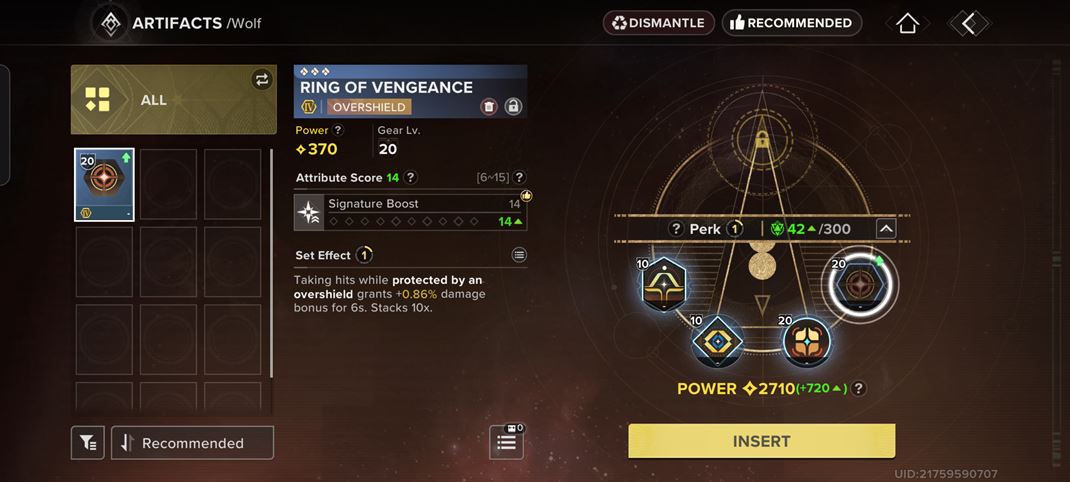This screenshot has height=482, width=1070.
Task: Select the level 20 artifact in inventory
Action: 104,184
